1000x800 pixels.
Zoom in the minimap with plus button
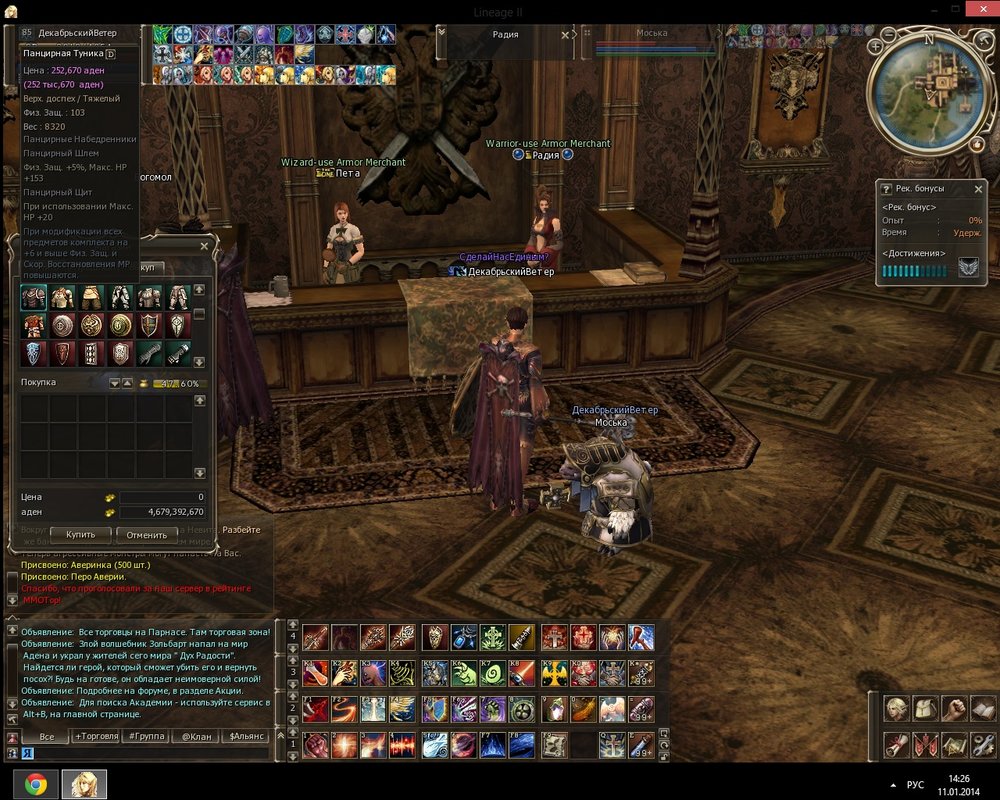[x=876, y=46]
